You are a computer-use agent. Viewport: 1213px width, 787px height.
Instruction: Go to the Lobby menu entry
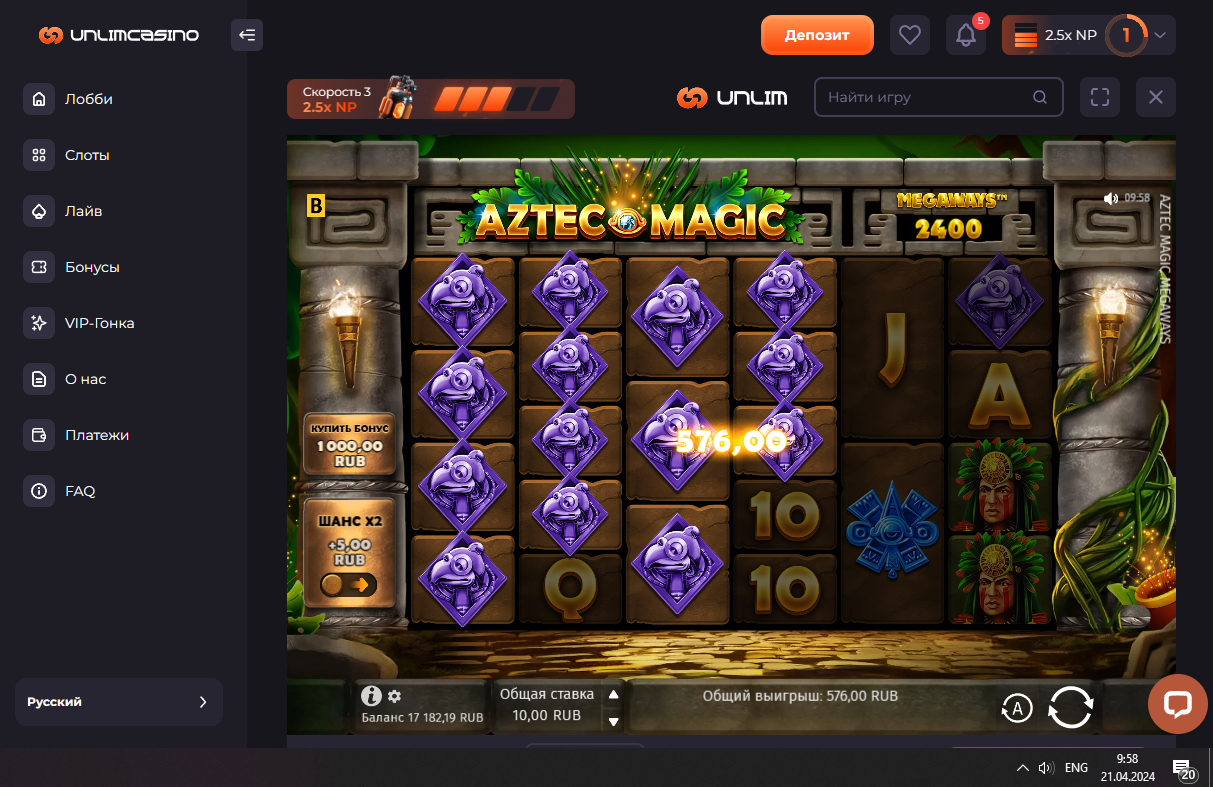tap(88, 99)
